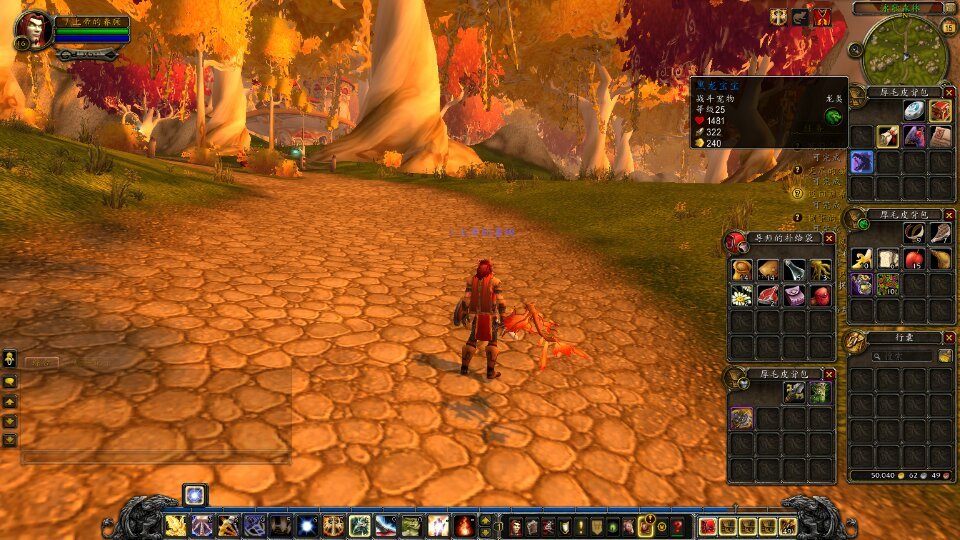Image resolution: width=960 pixels, height=540 pixels.
Task: Click the backpack search field
Action: 902,355
